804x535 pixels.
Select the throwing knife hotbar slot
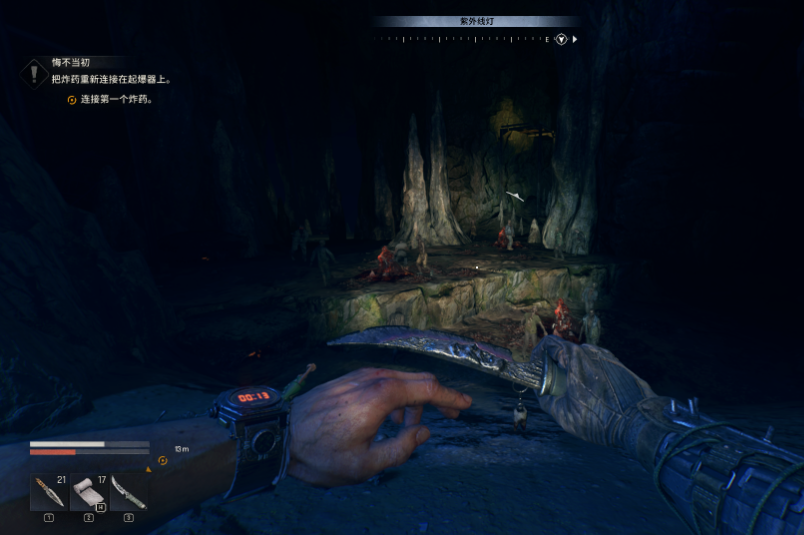[48, 492]
